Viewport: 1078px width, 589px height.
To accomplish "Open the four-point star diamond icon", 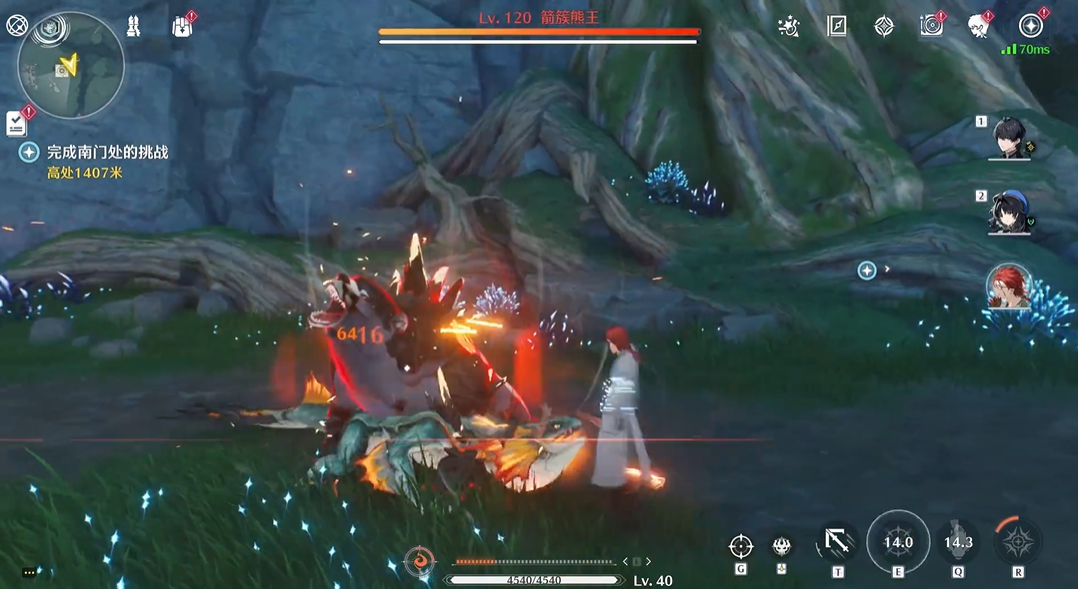I will pyautogui.click(x=884, y=26).
